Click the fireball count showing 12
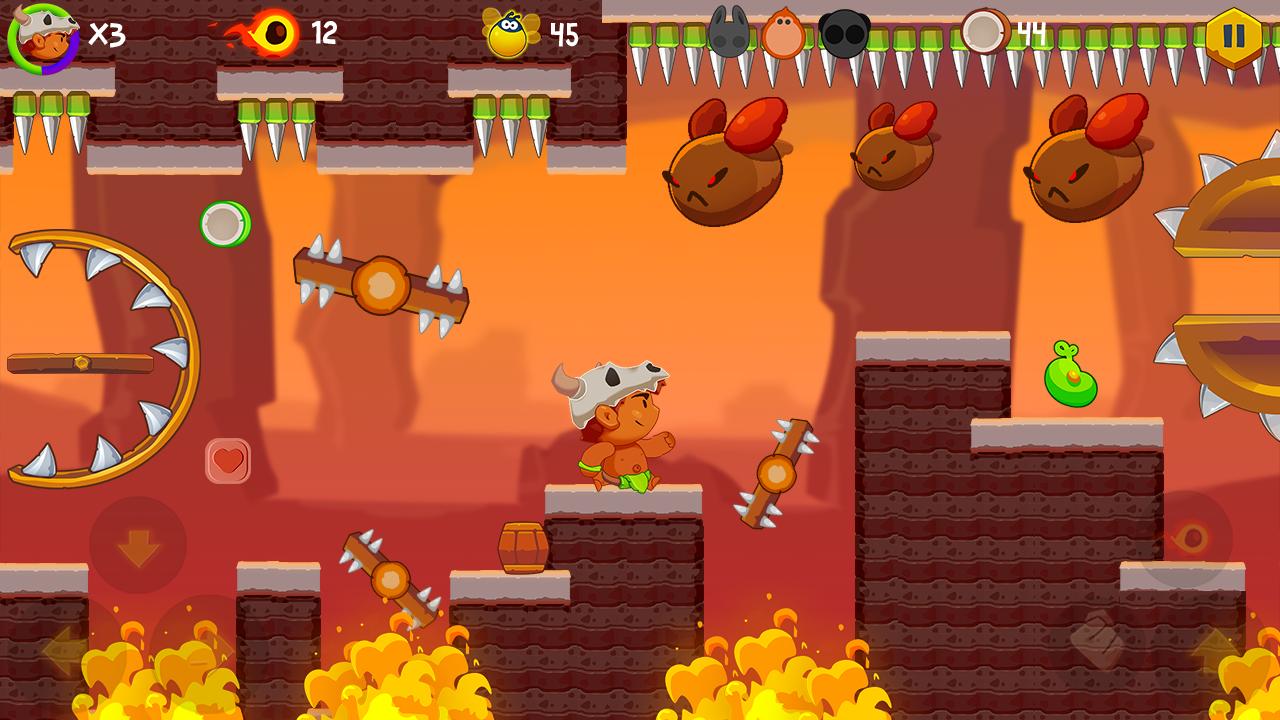1280x720 pixels. tap(322, 33)
